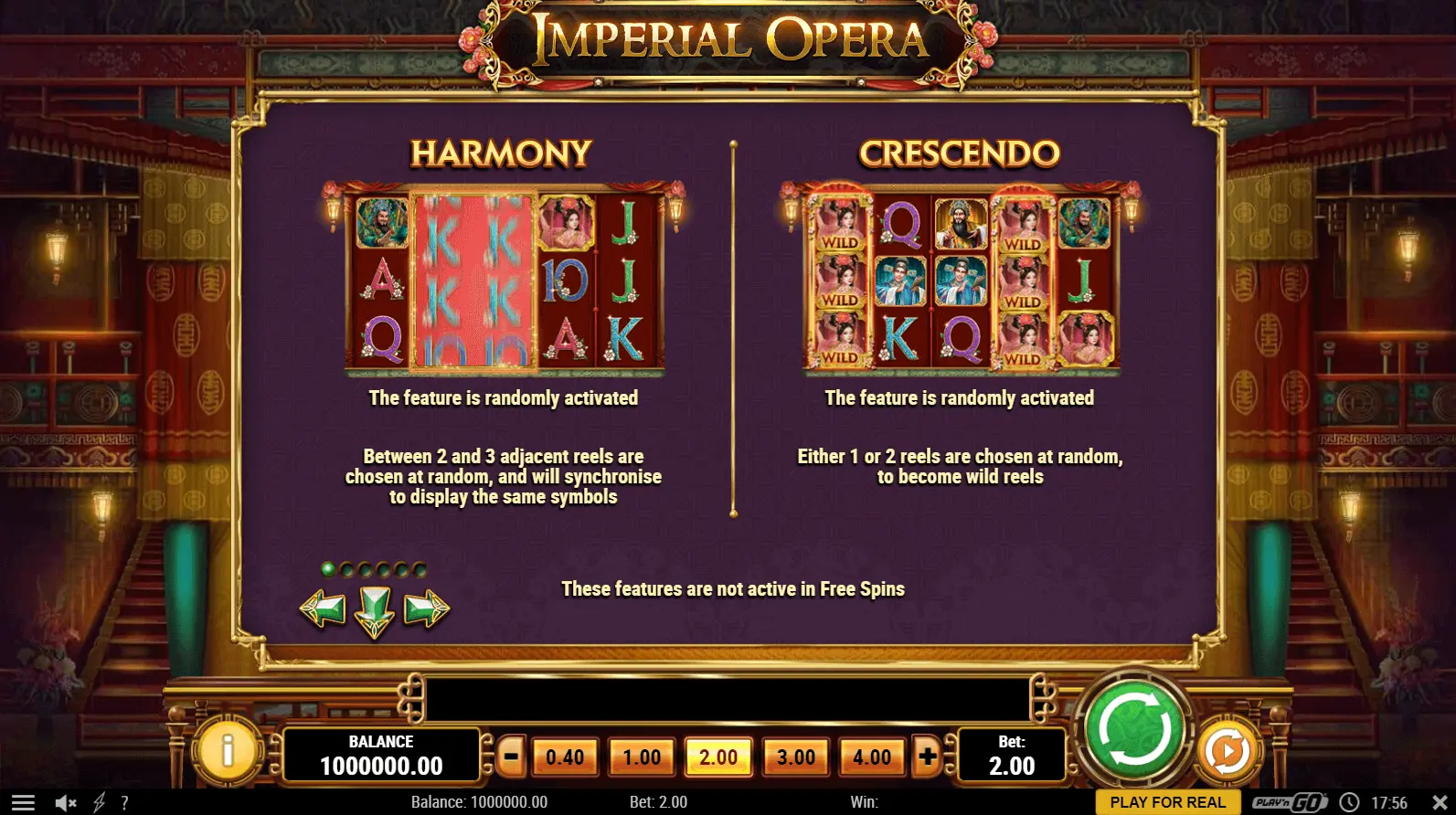This screenshot has height=815, width=1456.
Task: Open help with the question mark
Action: pos(124,803)
